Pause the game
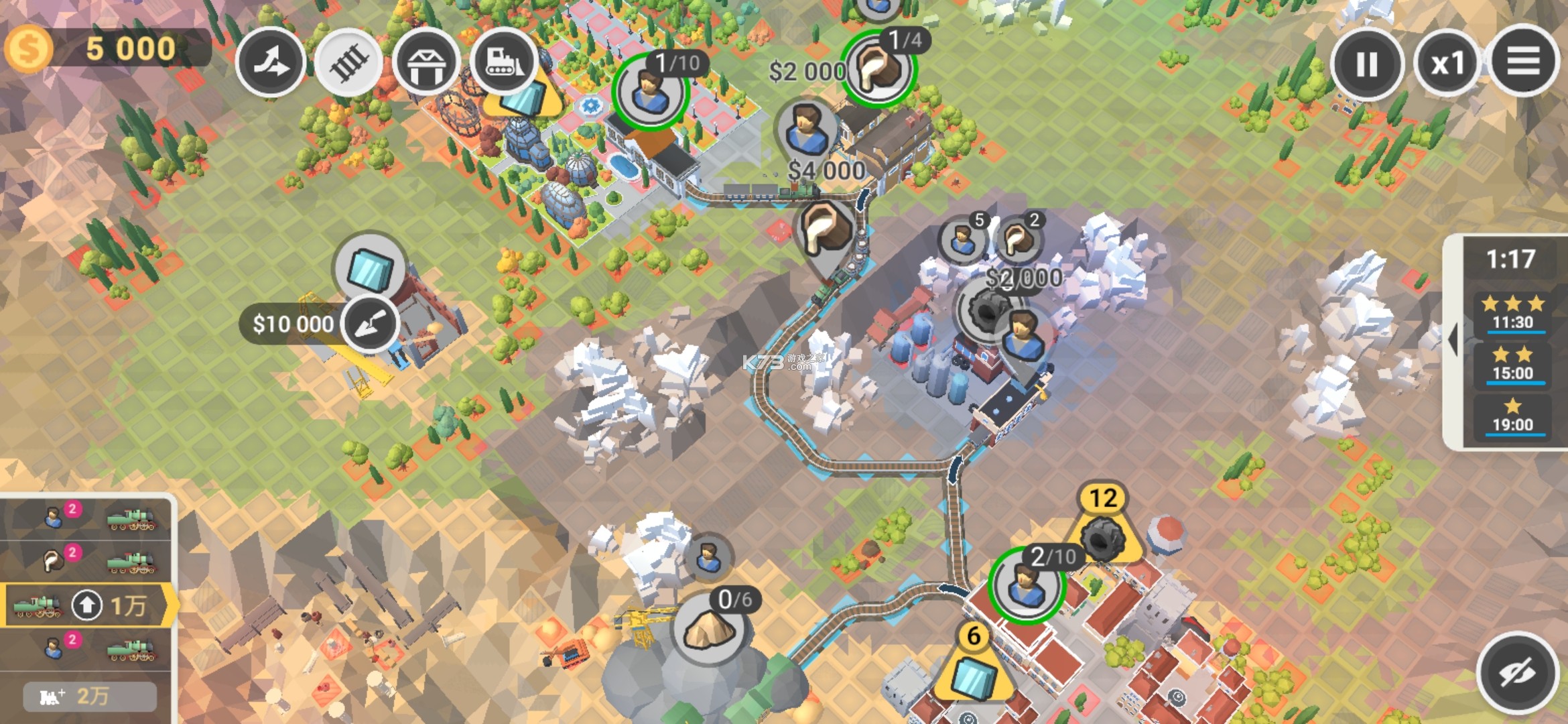Viewport: 1568px width, 724px height. [x=1366, y=64]
